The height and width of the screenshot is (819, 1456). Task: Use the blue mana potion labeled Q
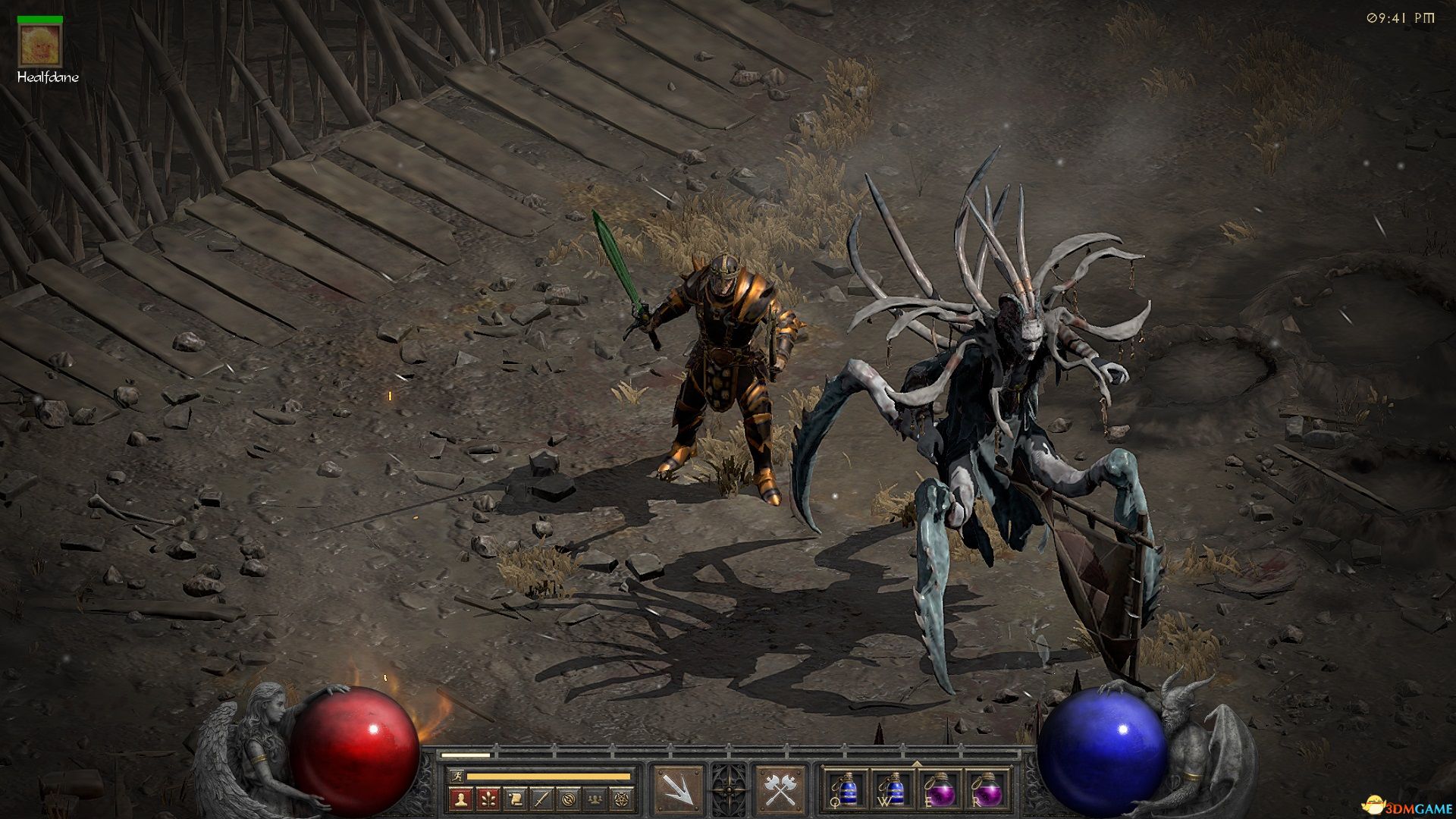847,790
